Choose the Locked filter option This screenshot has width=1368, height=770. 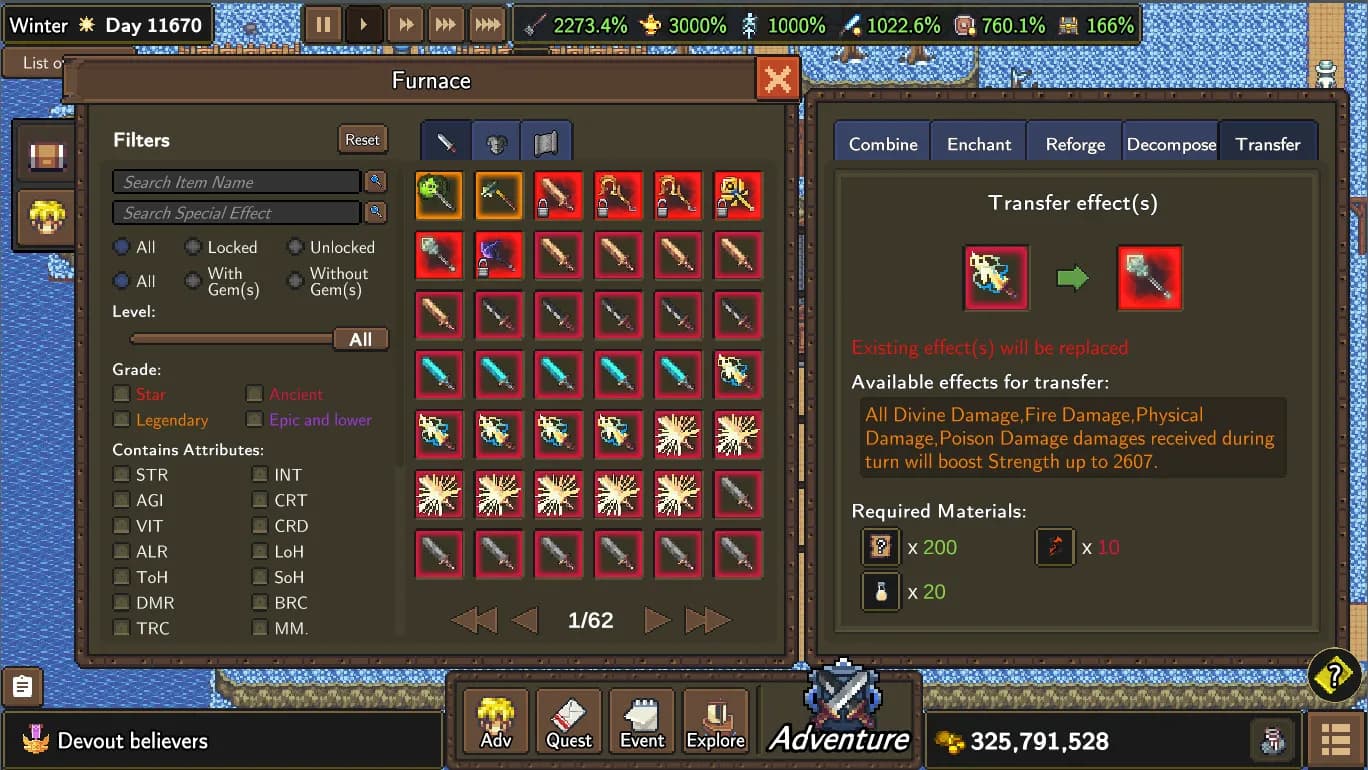tap(194, 247)
